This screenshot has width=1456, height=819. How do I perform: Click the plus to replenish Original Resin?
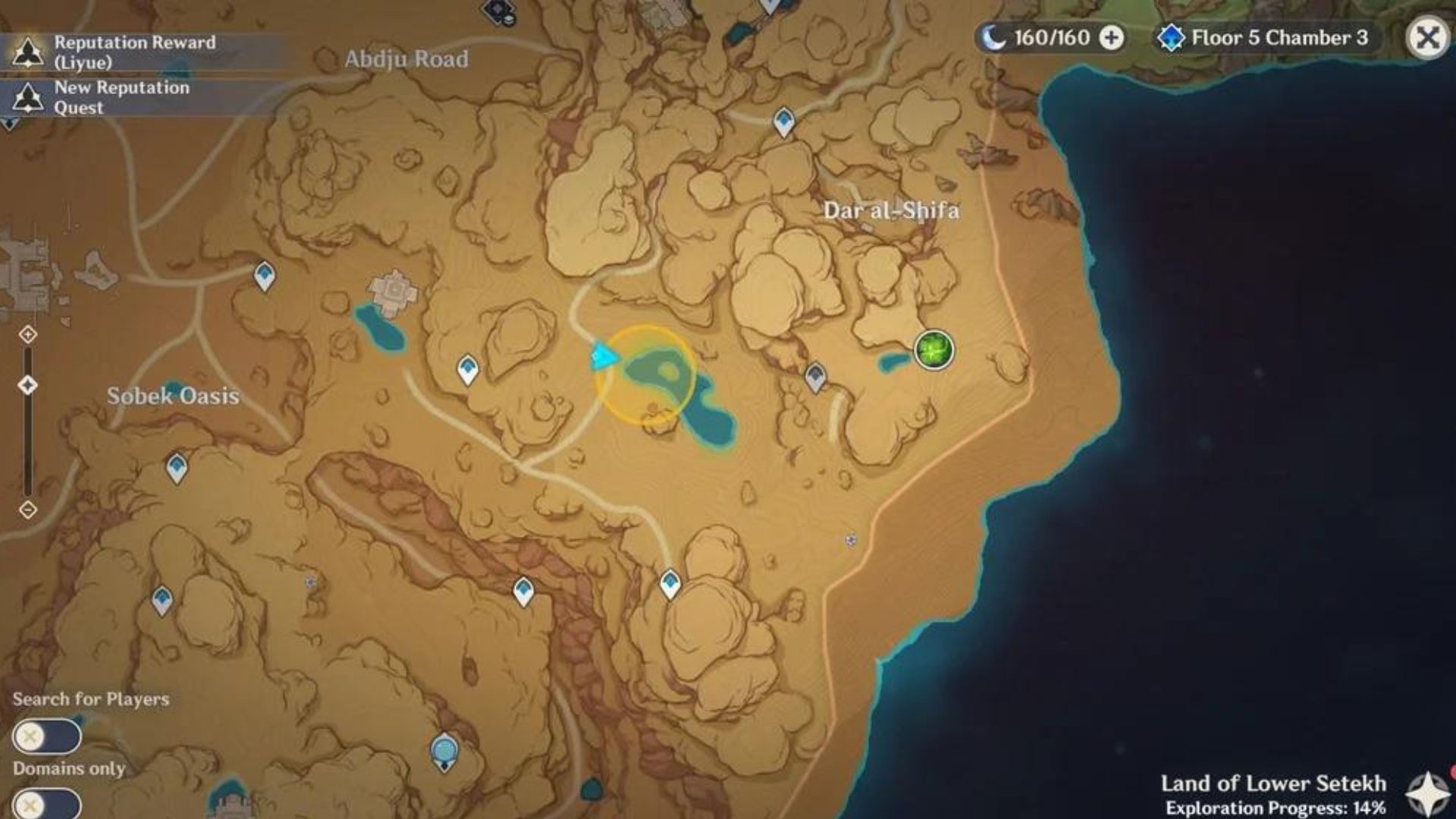click(1111, 37)
